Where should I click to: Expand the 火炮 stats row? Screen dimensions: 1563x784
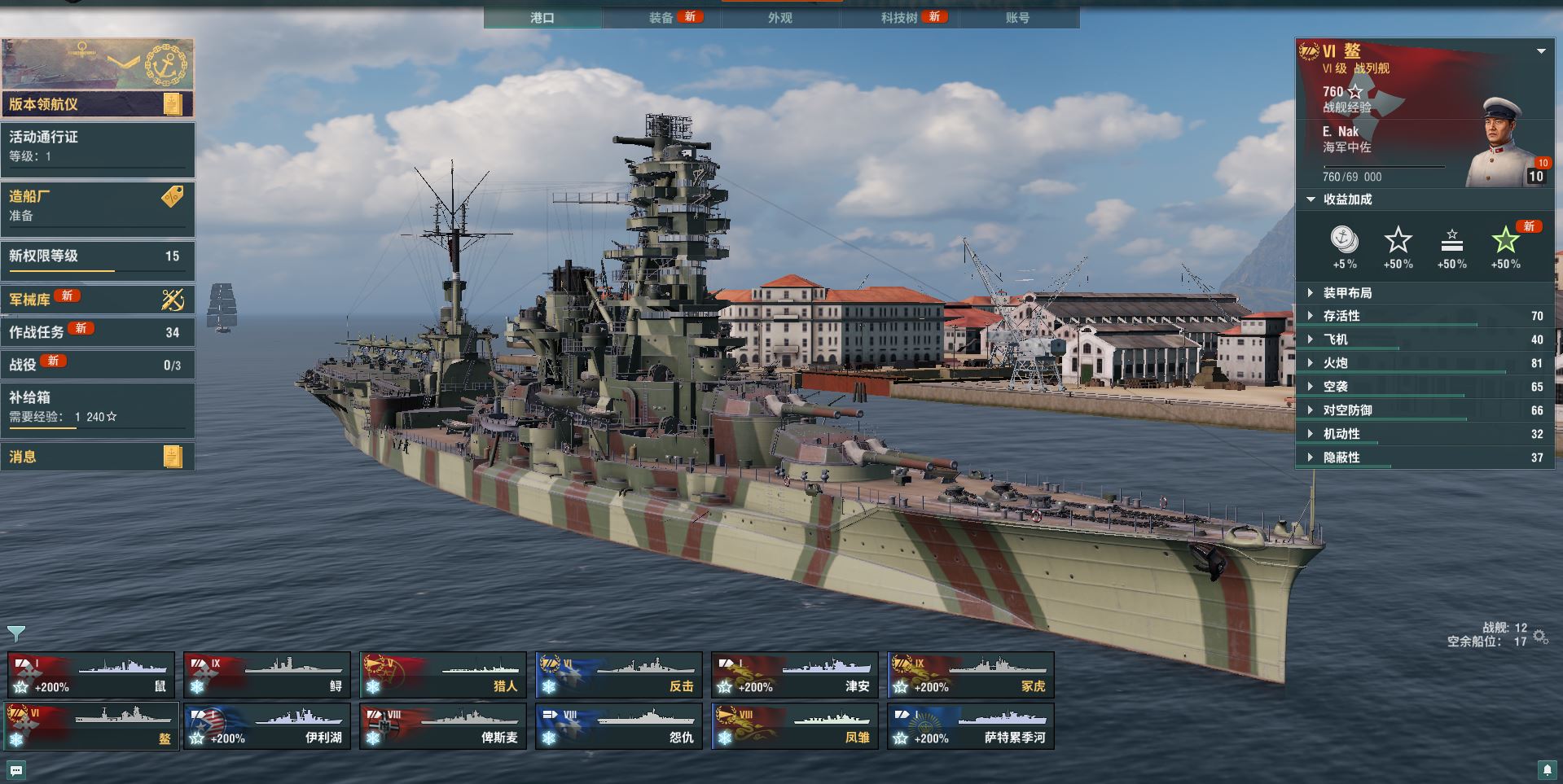[1336, 363]
